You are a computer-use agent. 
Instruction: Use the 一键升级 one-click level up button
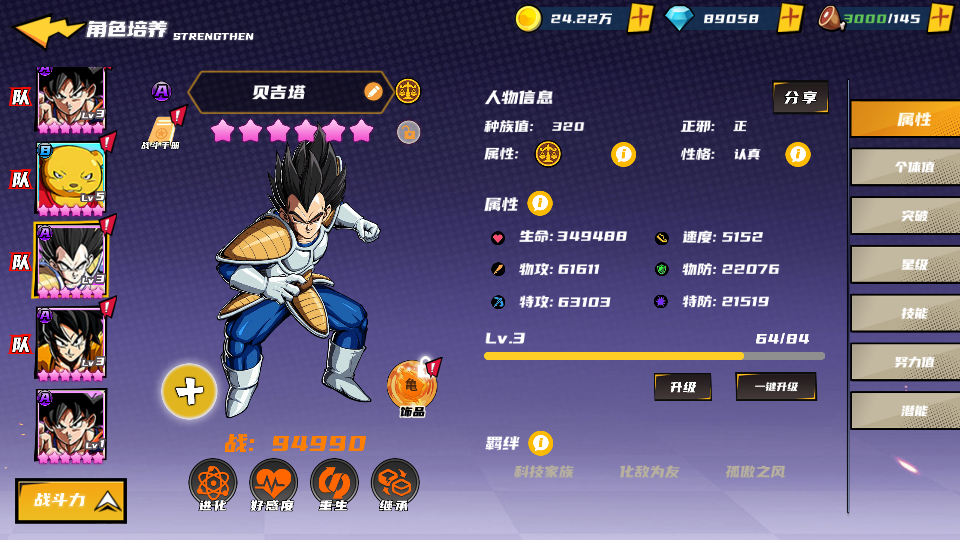[776, 386]
